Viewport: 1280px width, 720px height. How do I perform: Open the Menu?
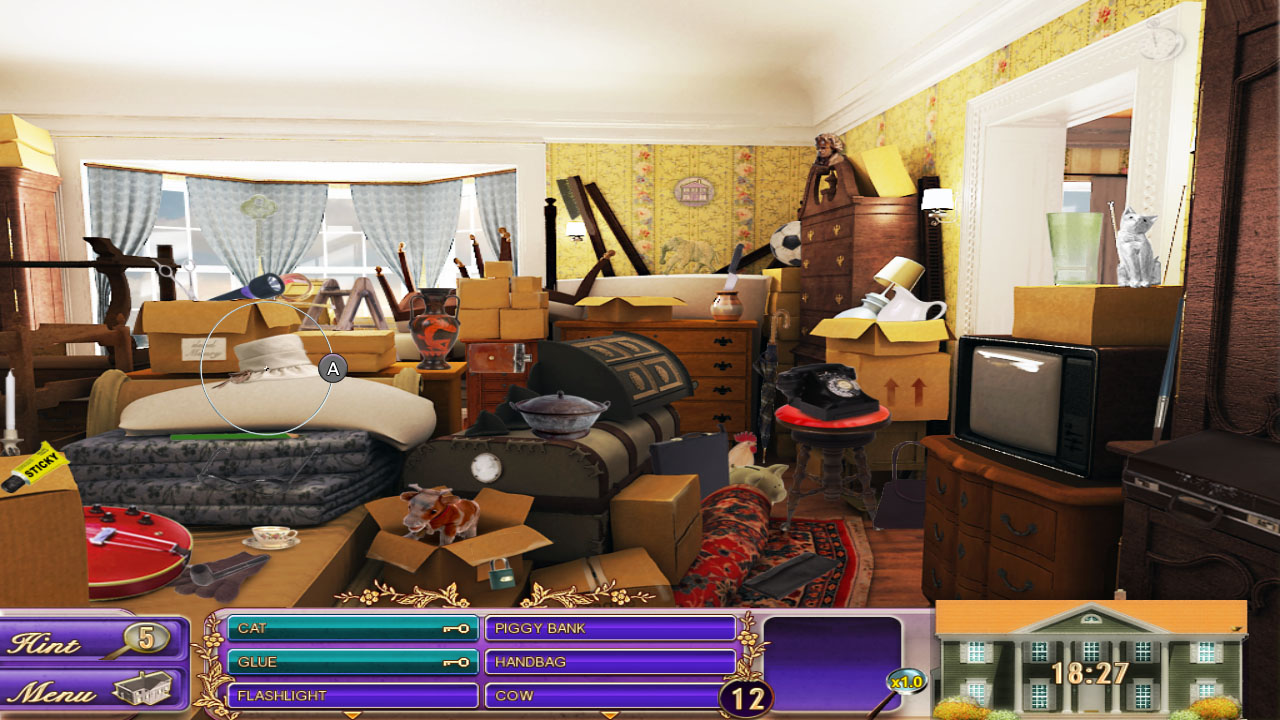(60, 688)
